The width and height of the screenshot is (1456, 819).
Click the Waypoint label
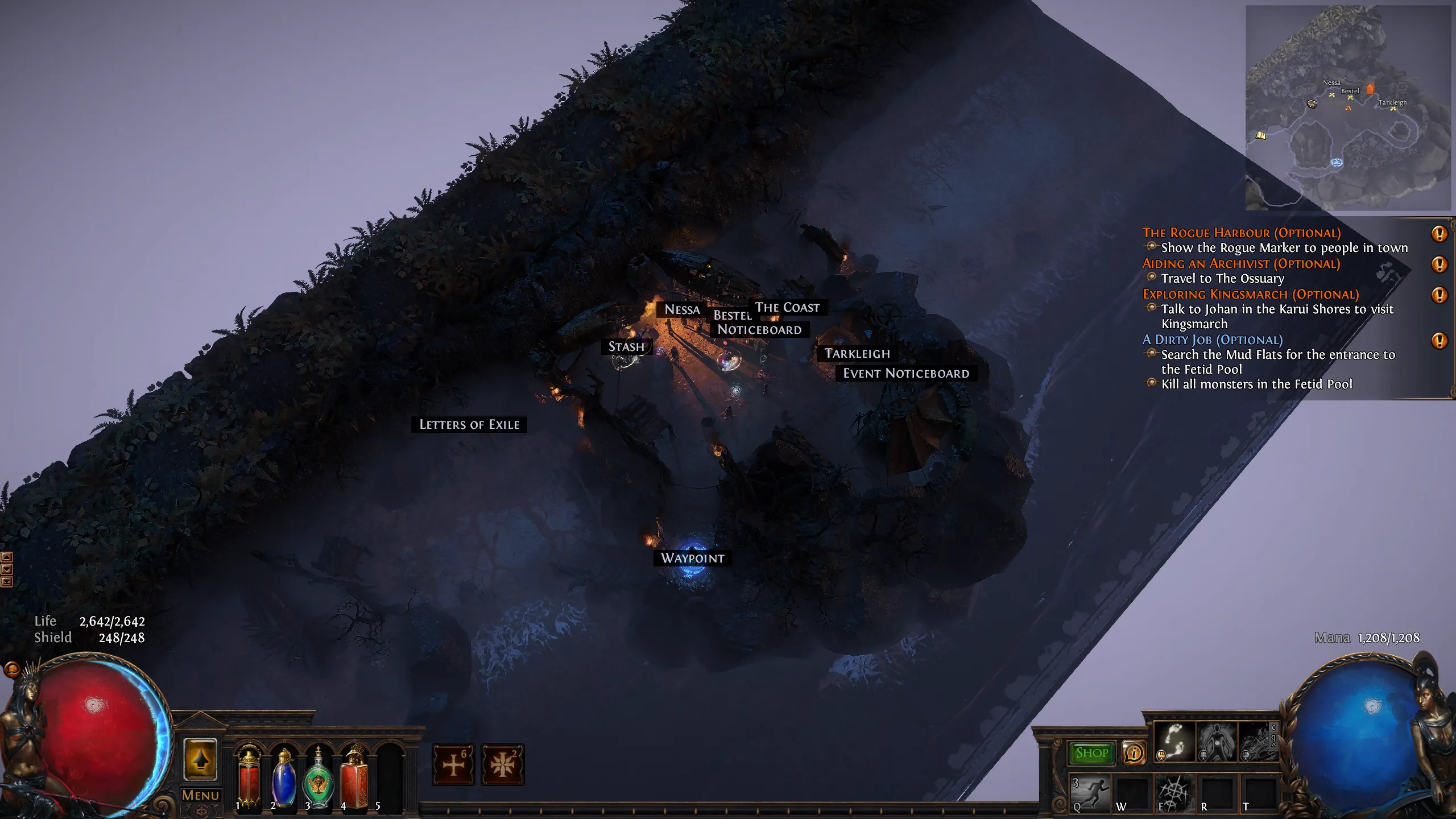[x=692, y=558]
